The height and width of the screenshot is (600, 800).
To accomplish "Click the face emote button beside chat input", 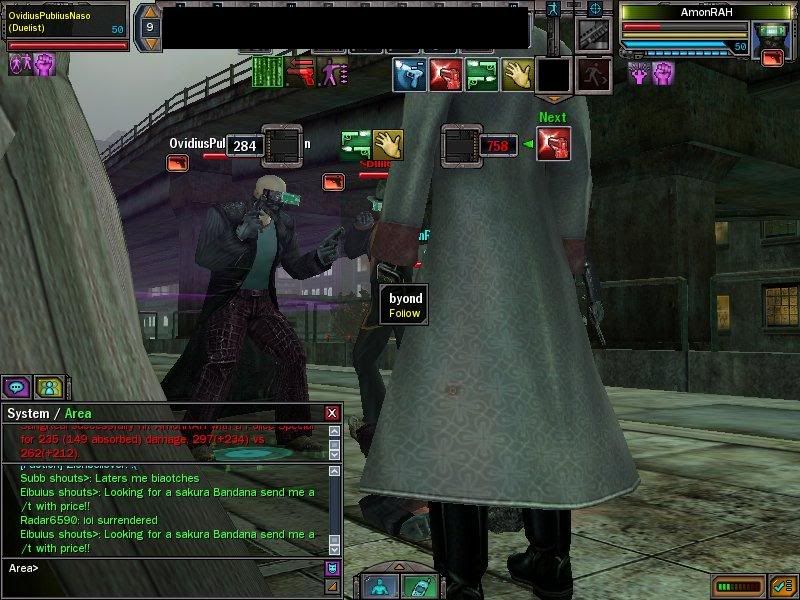I will click(x=333, y=568).
